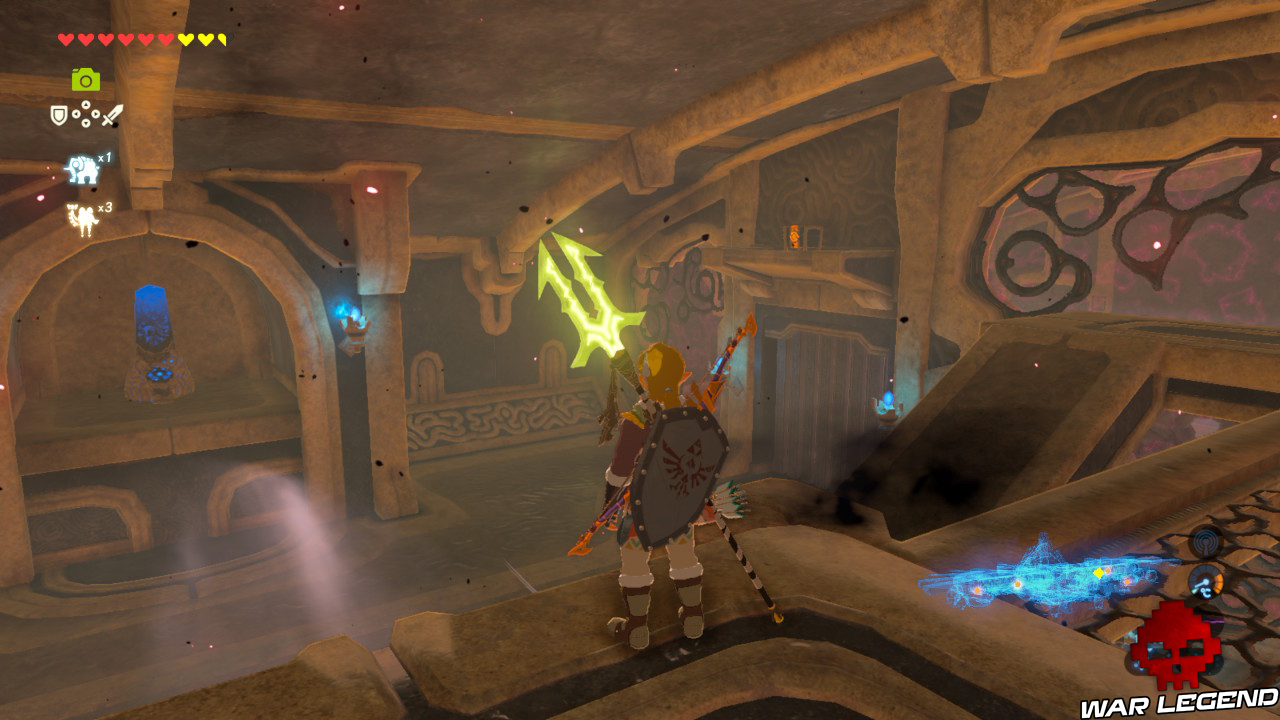Click the Vah Ruta elephant companion icon
The width and height of the screenshot is (1280, 720).
coord(83,169)
